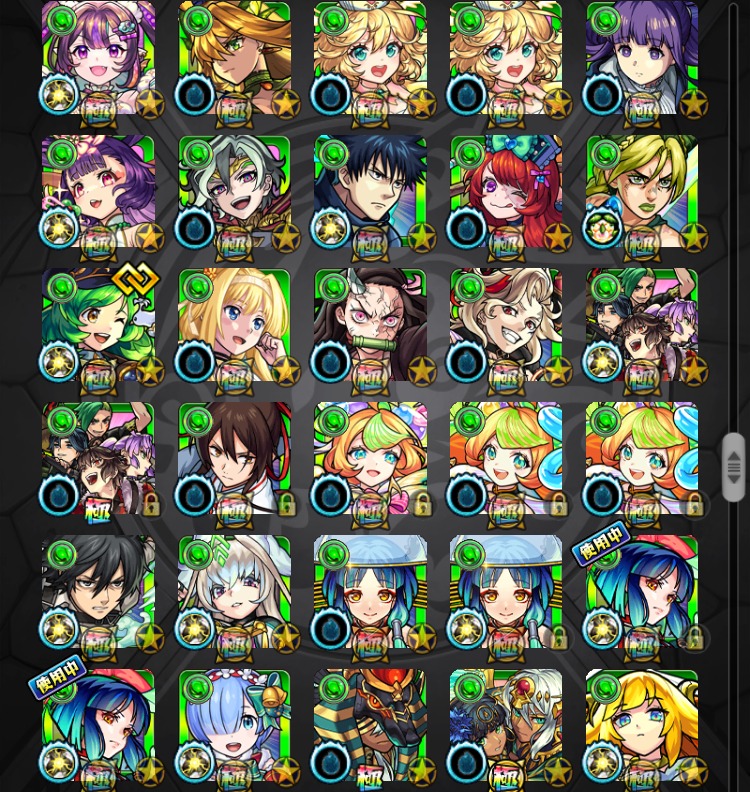
Task: Choose the blonde character with green lipstick
Action: pyautogui.click(x=642, y=190)
